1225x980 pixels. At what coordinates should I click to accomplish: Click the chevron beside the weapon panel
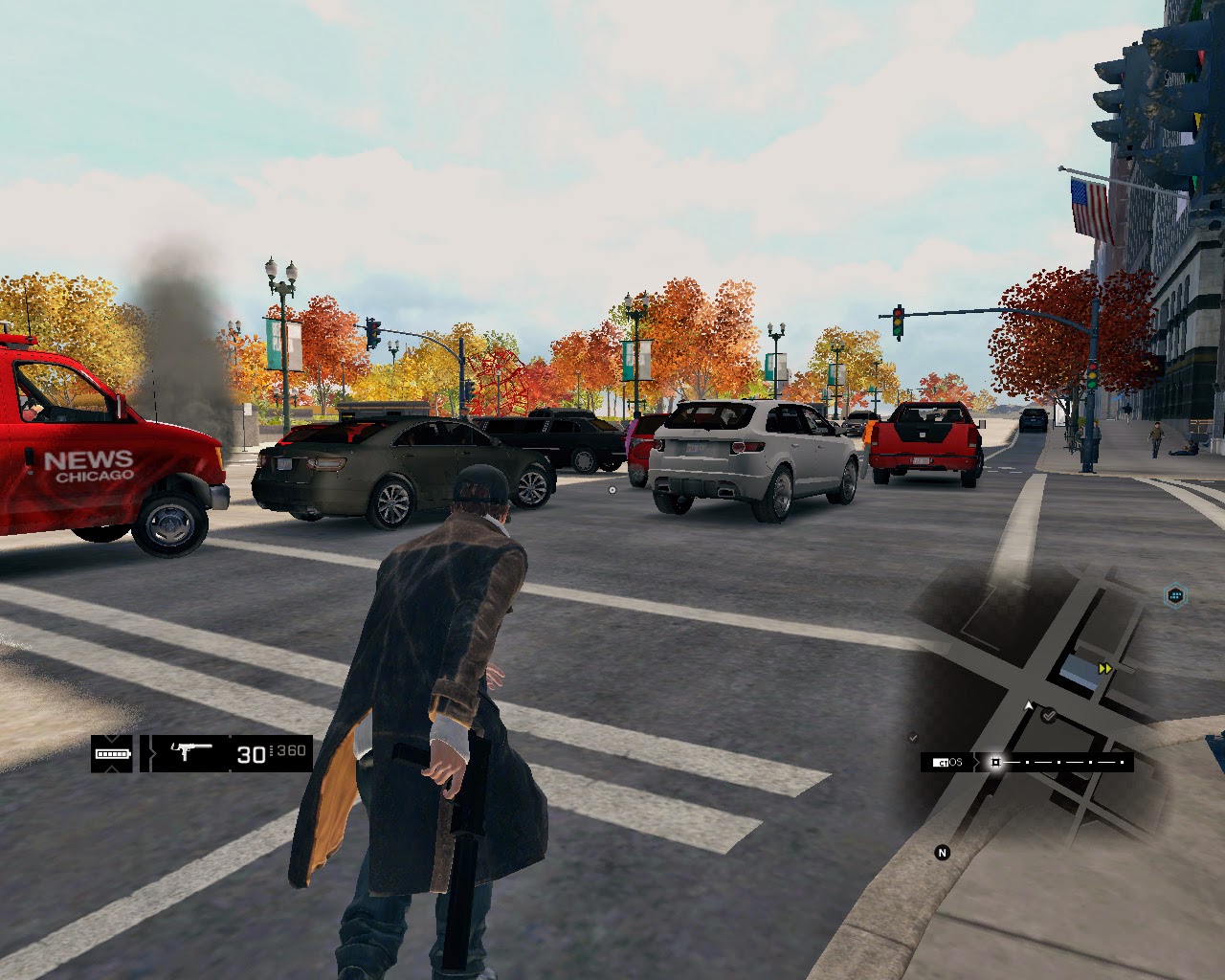[152, 753]
